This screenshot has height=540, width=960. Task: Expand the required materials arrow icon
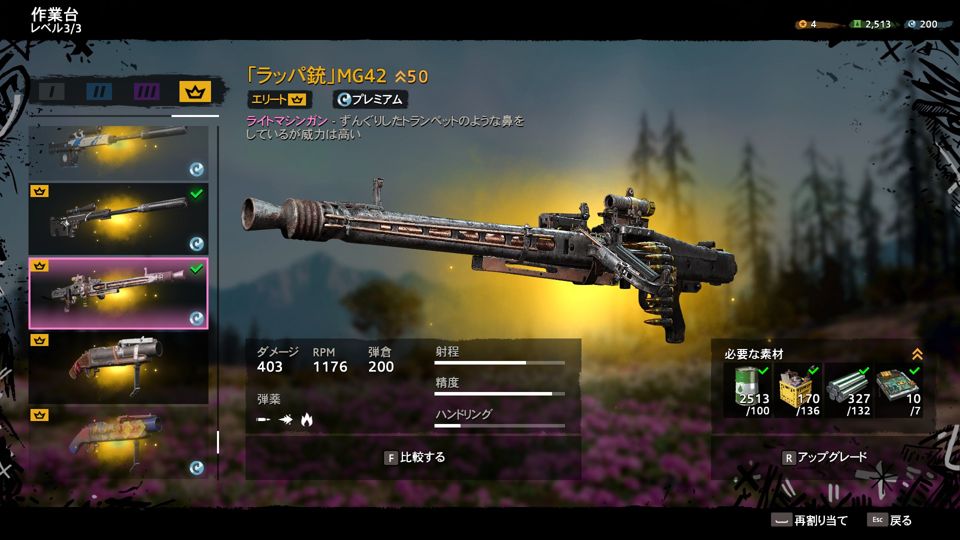(917, 354)
